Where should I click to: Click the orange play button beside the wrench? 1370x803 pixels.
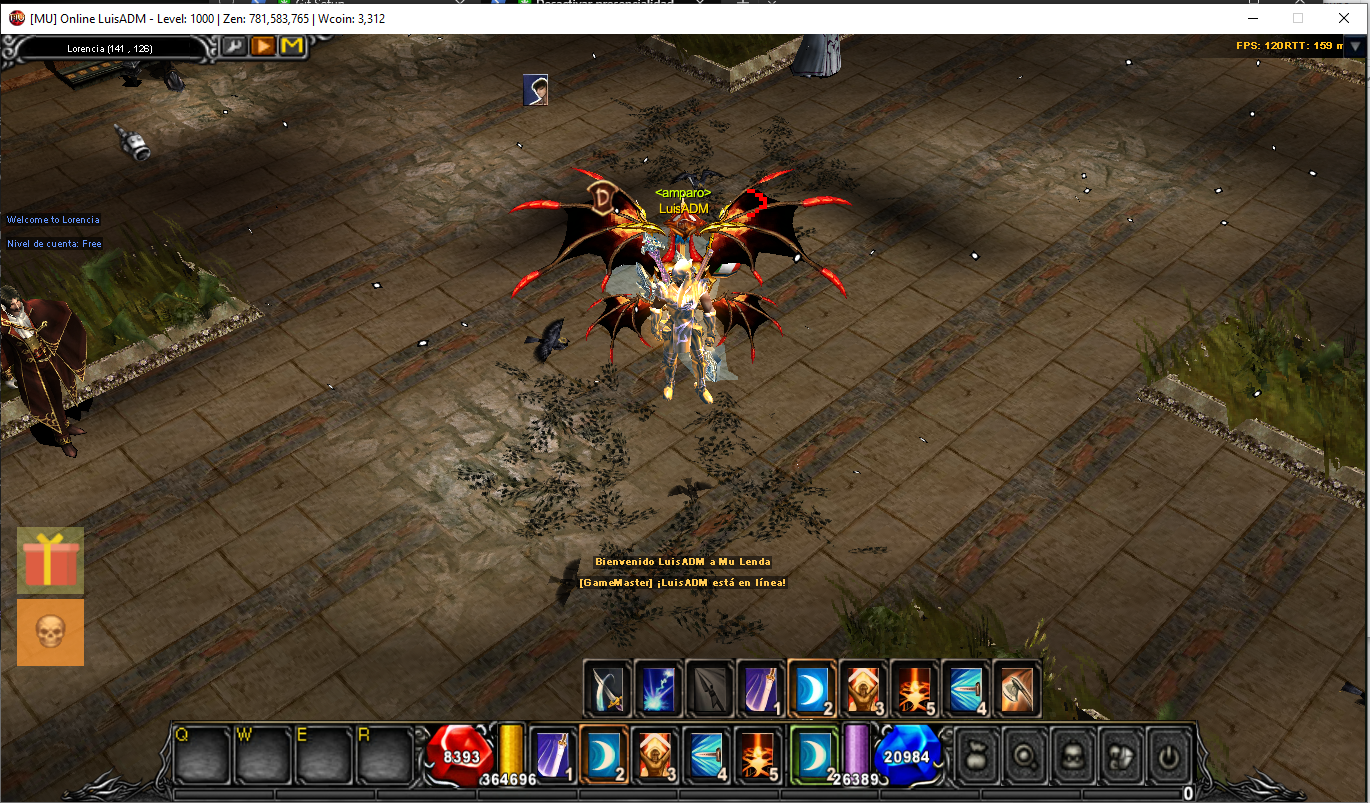[263, 46]
